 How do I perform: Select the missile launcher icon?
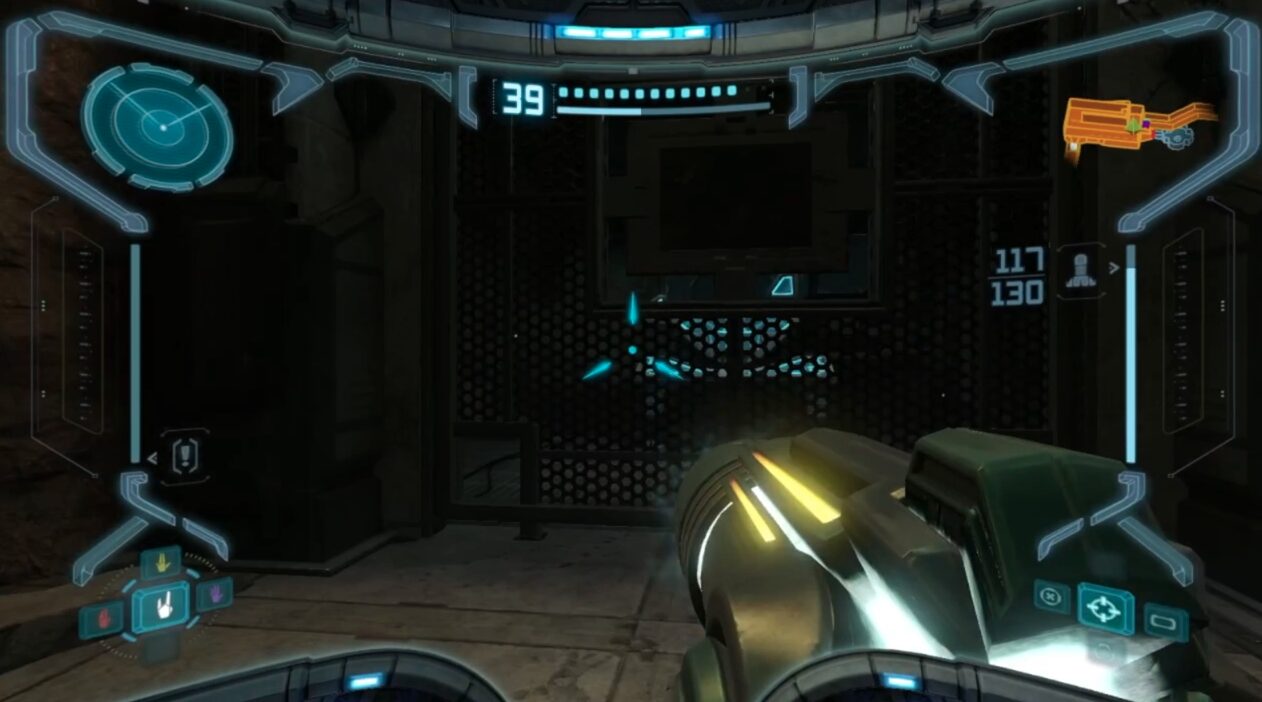(x=1080, y=271)
